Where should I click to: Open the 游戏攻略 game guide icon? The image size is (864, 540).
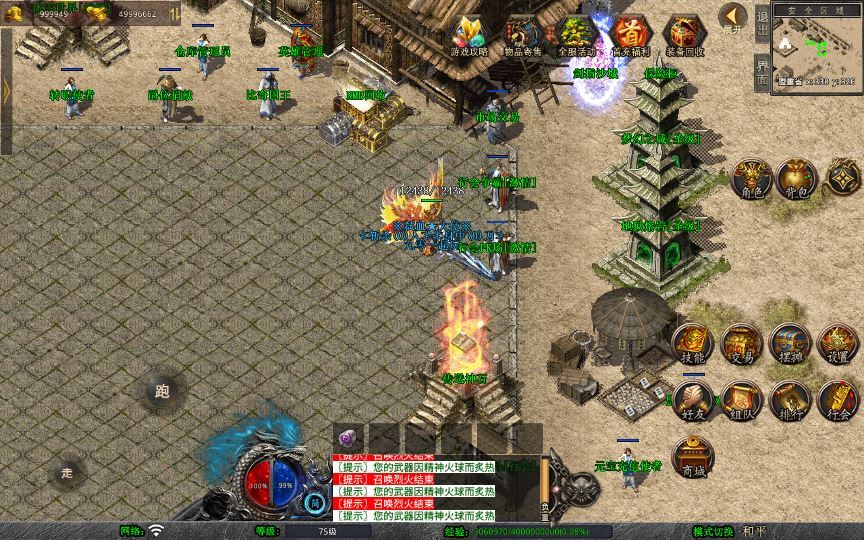[x=469, y=35]
